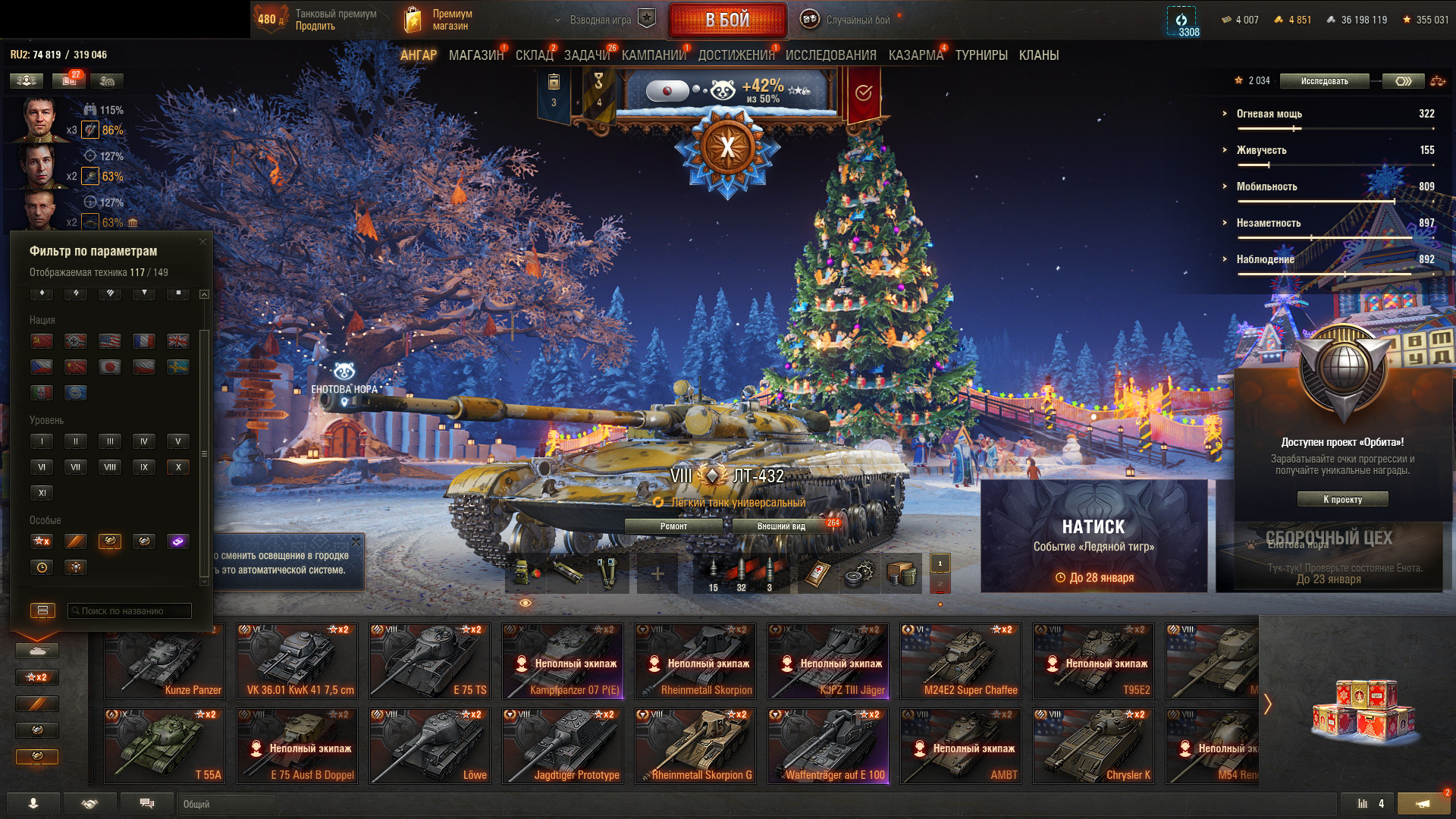1456x819 pixels.
Task: Filter vehicles by tier X
Action: [178, 467]
